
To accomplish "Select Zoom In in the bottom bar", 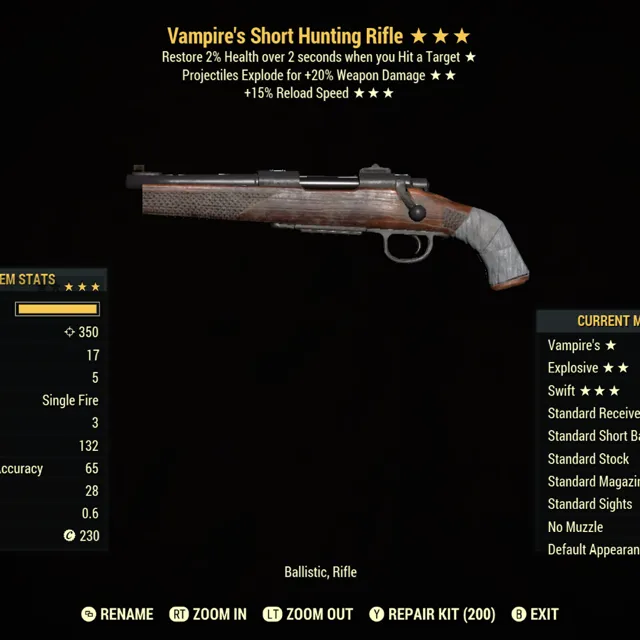I will pyautogui.click(x=208, y=614).
